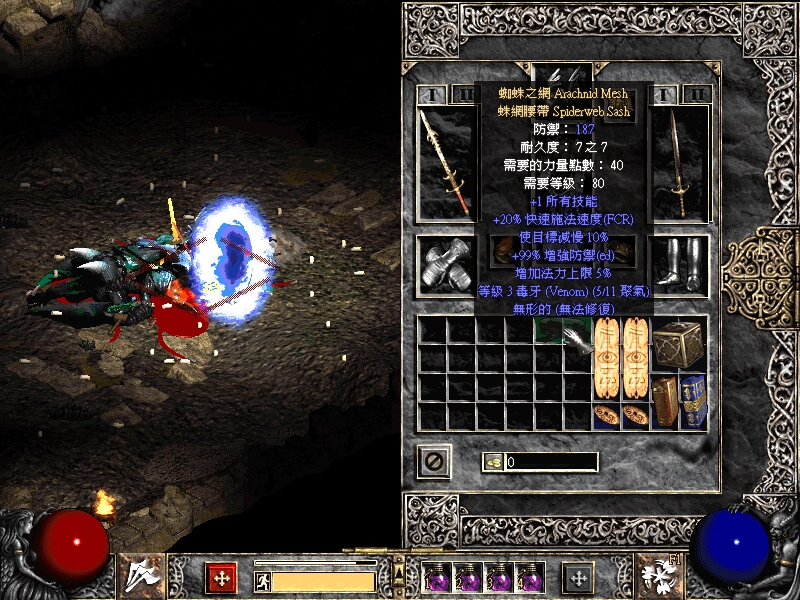This screenshot has height=600, width=800.
Task: Open the right-click skill selector marked F1
Action: pos(658,576)
